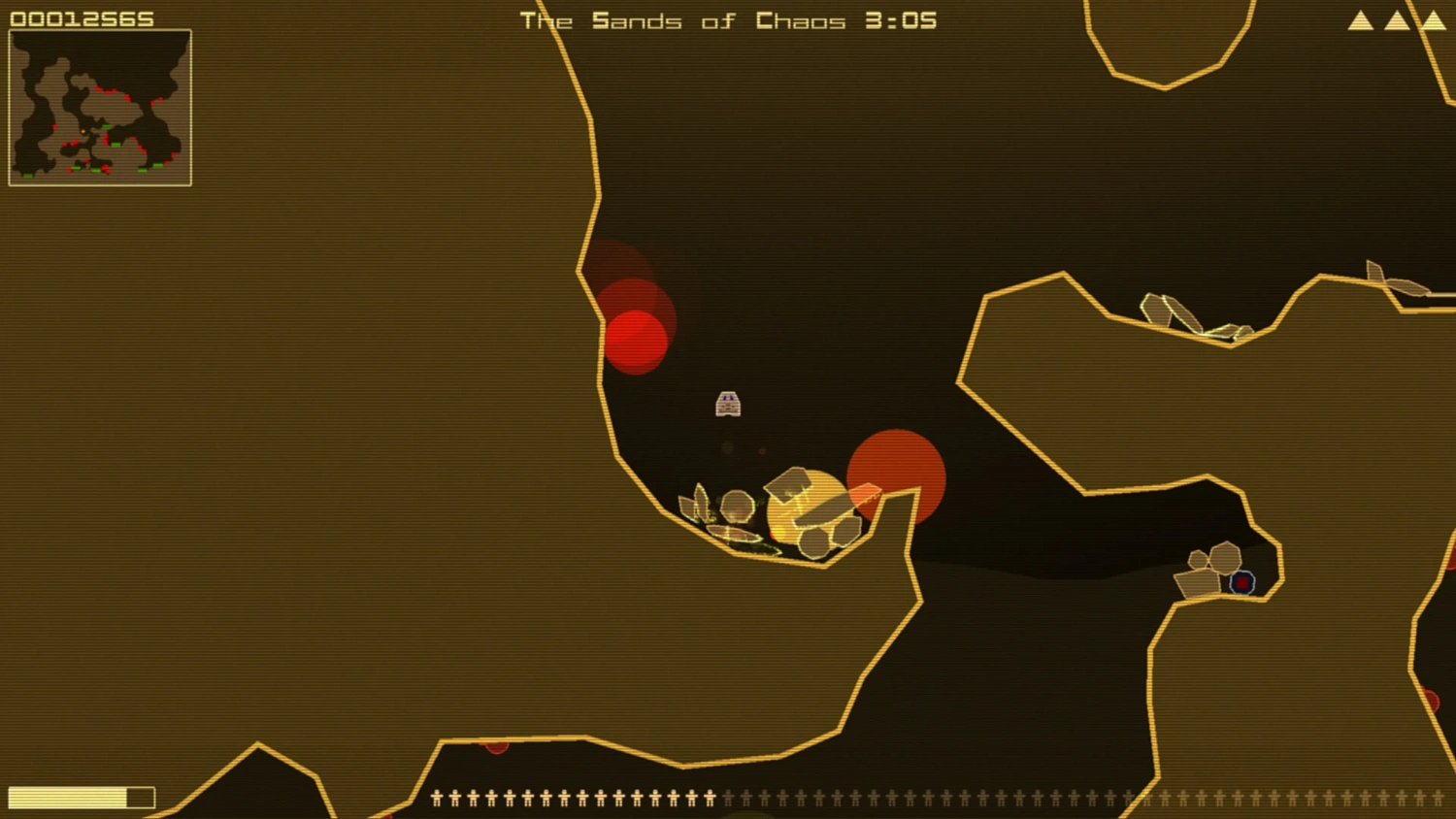Screen dimensions: 1456x819
Task: Click the blue-ringed red gem near the rocks
Action: (1241, 582)
